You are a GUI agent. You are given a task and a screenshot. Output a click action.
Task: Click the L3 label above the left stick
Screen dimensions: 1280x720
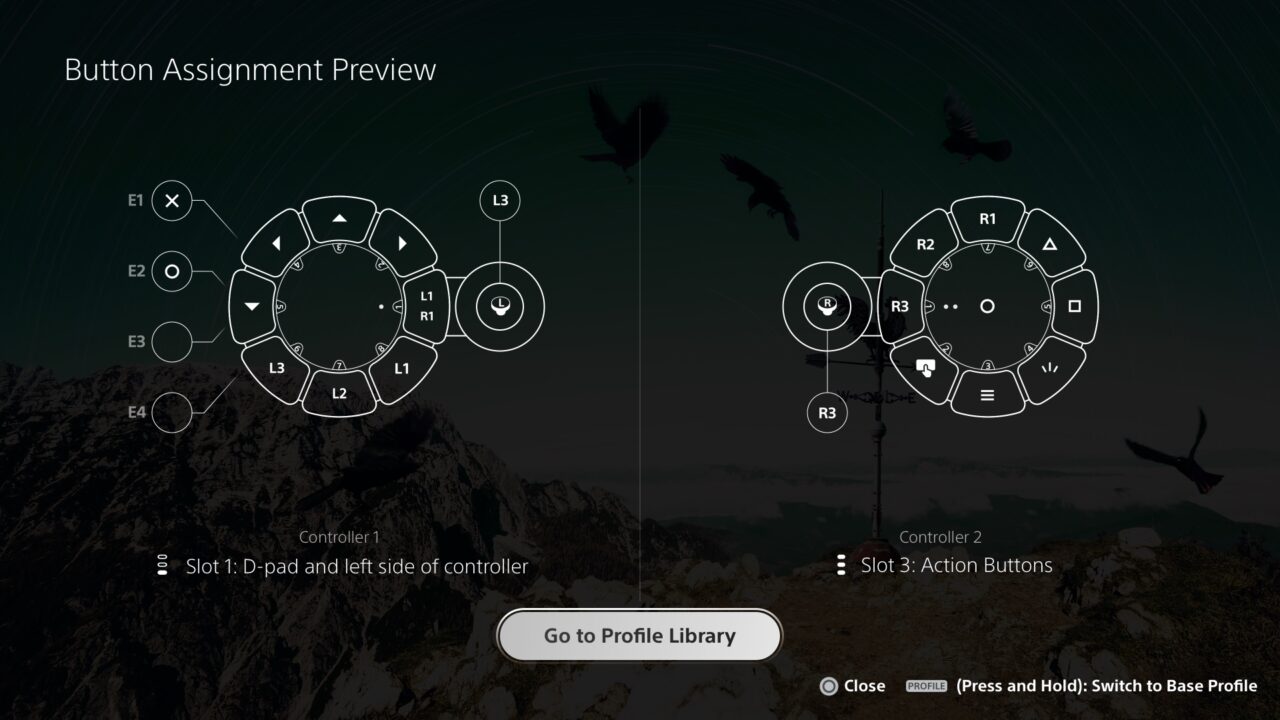click(499, 200)
